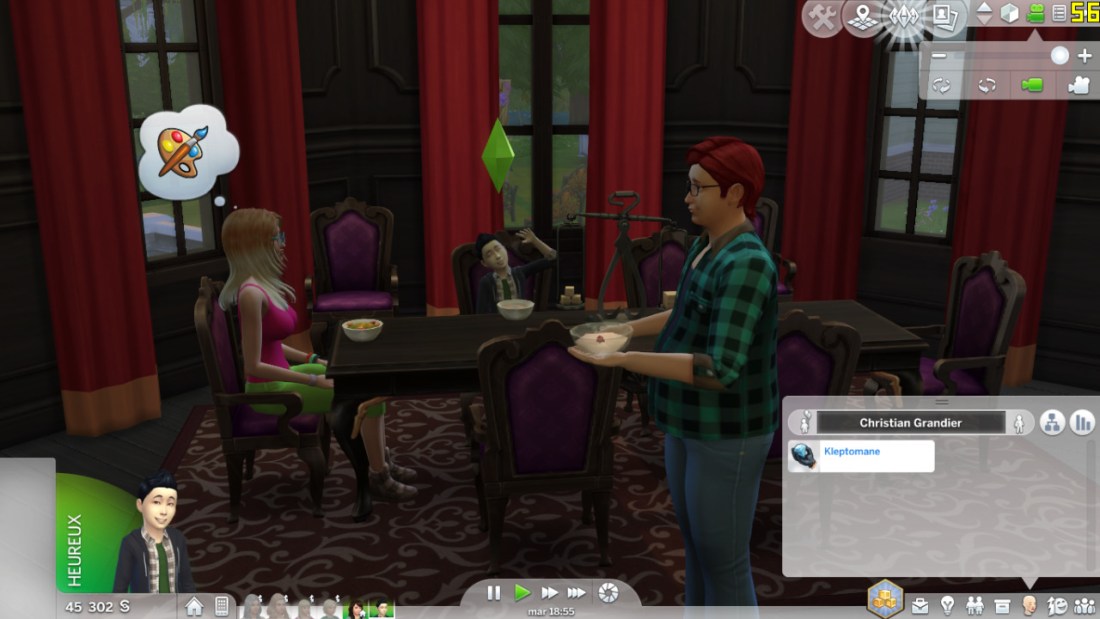
Task: Open the Sim statistics bar-chart button
Action: pos(1082,423)
